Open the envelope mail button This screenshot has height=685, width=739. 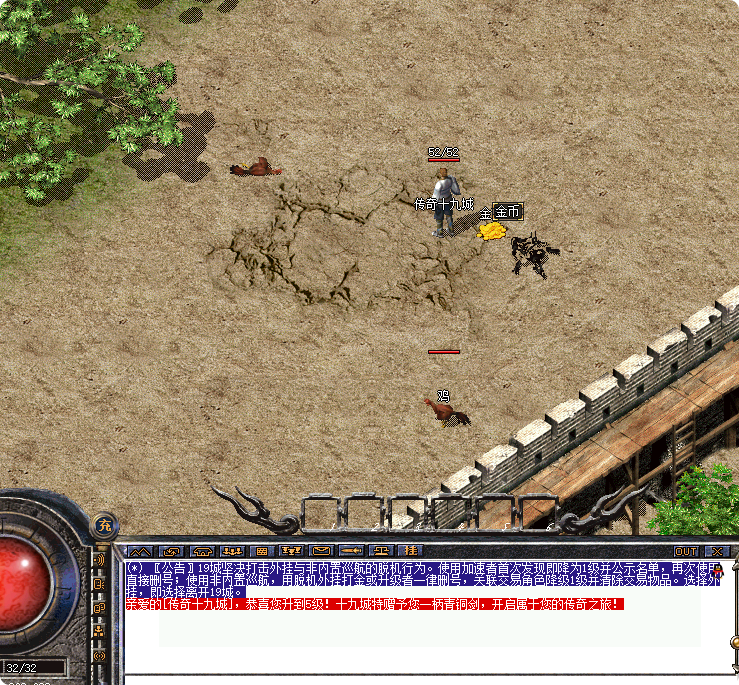pyautogui.click(x=321, y=551)
